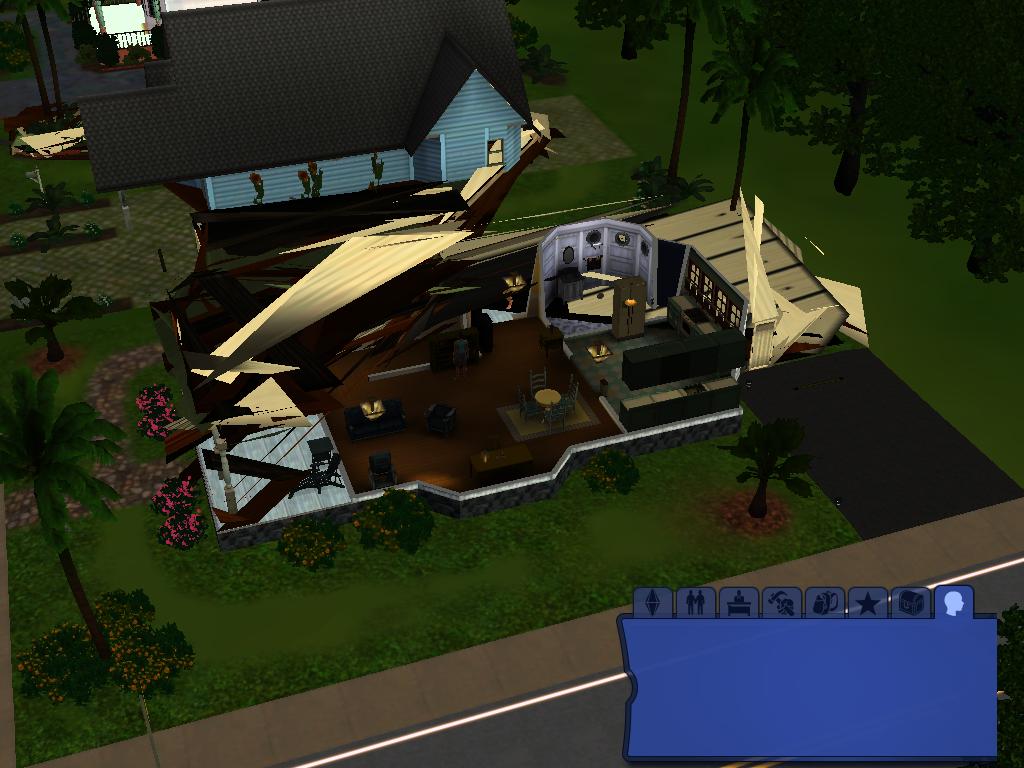Open the treasure chest Lifetime Rewards tab
1024x768 pixels.
point(911,603)
